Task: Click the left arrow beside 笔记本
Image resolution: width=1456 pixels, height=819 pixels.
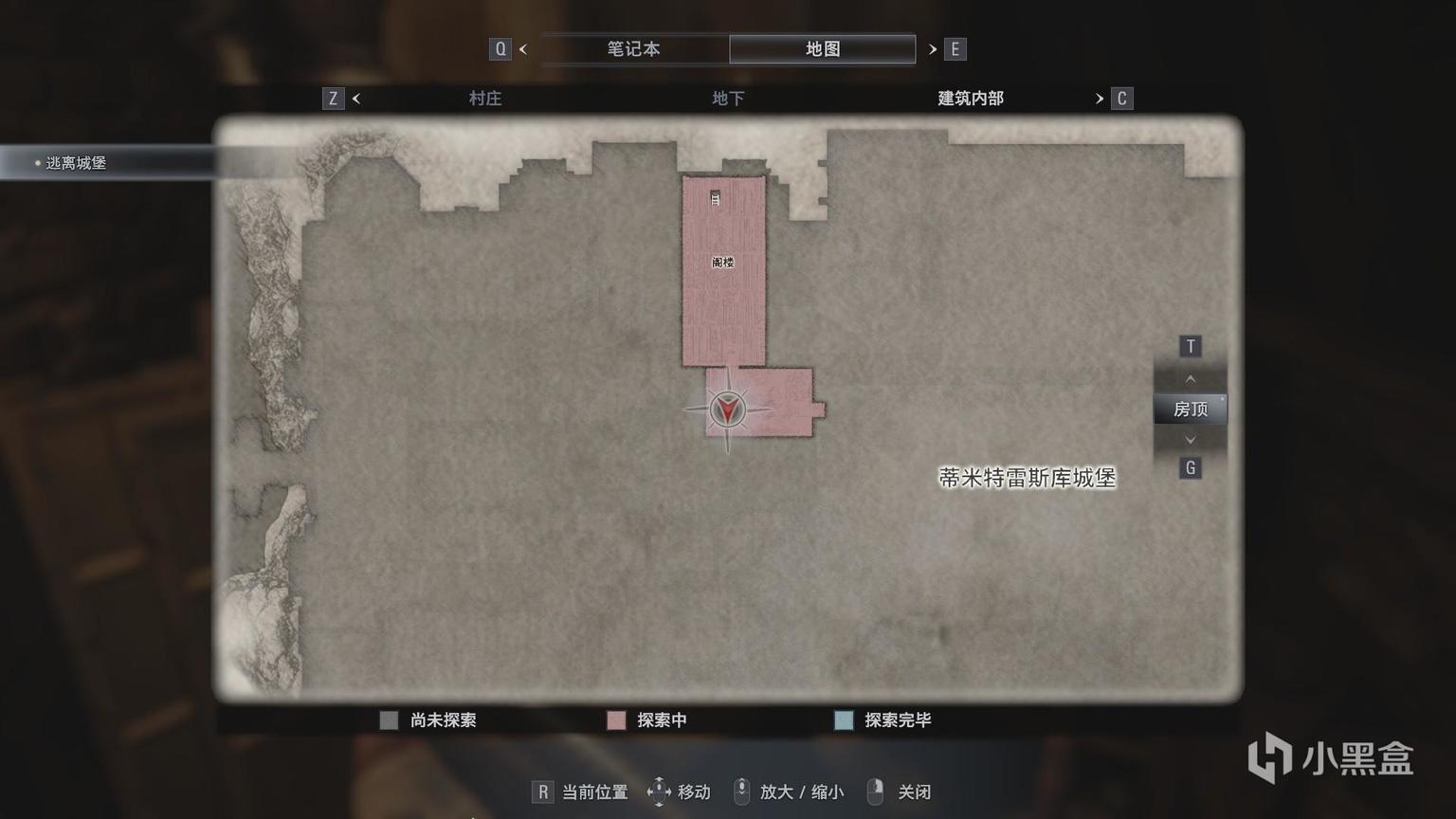Action: 523,49
